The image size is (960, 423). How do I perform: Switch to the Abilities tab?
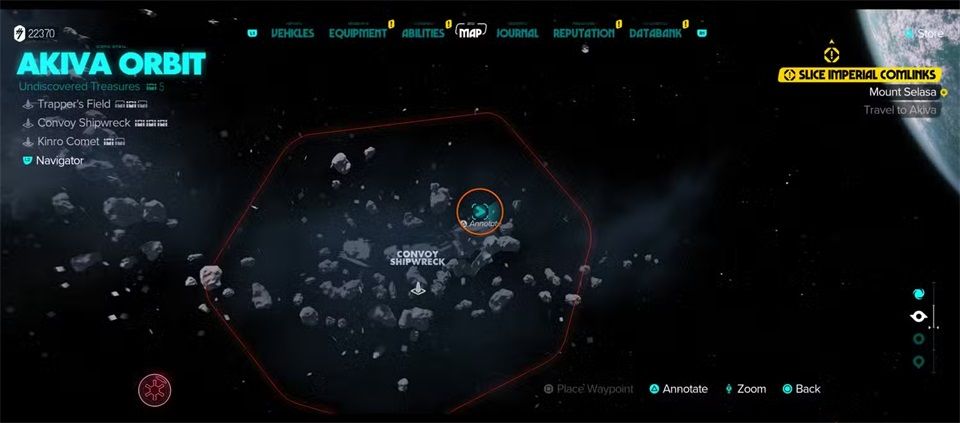[x=422, y=33]
